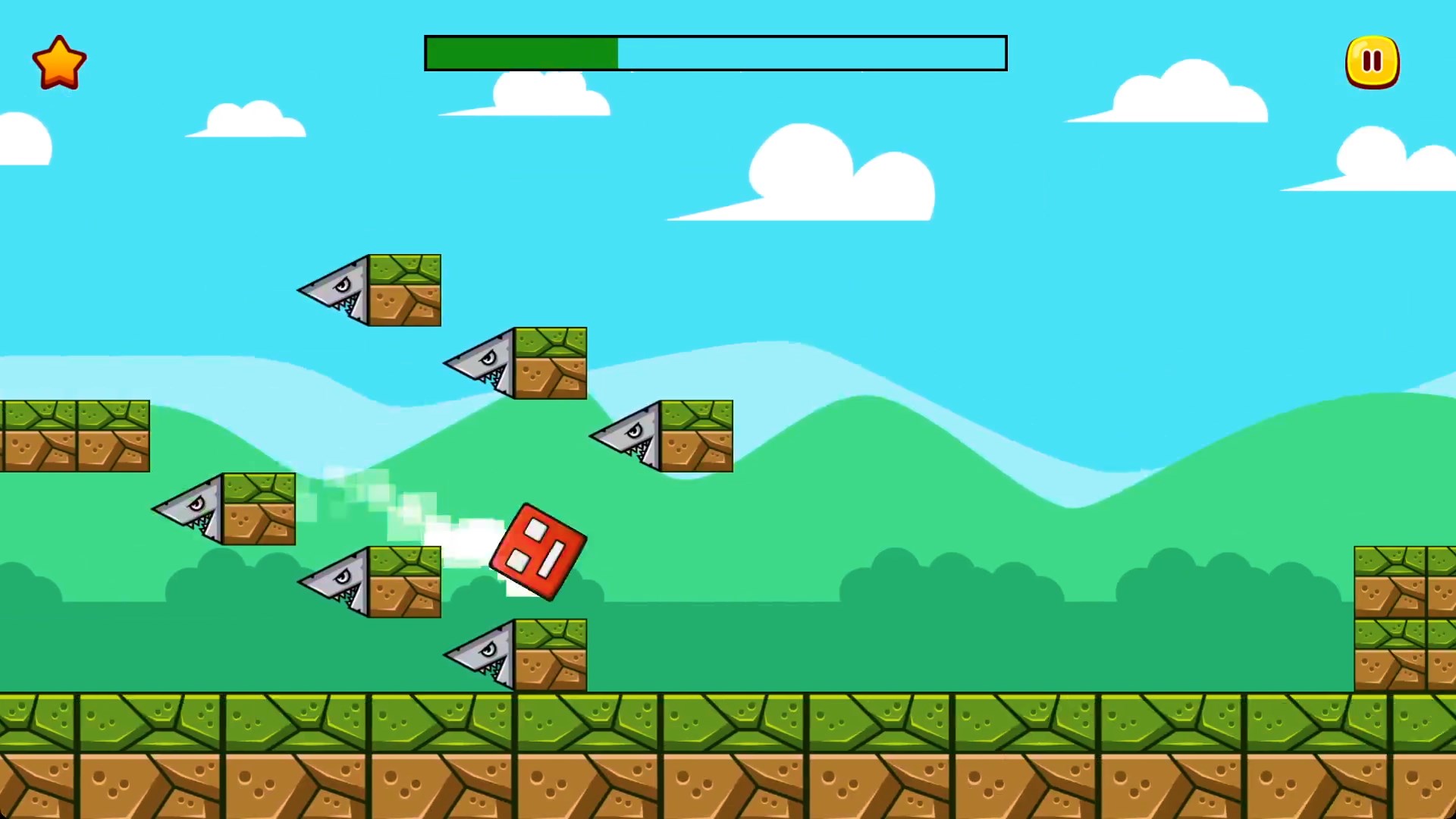Image resolution: width=1456 pixels, height=819 pixels.
Task: Click the small cloud on the left sky
Action: click(243, 121)
